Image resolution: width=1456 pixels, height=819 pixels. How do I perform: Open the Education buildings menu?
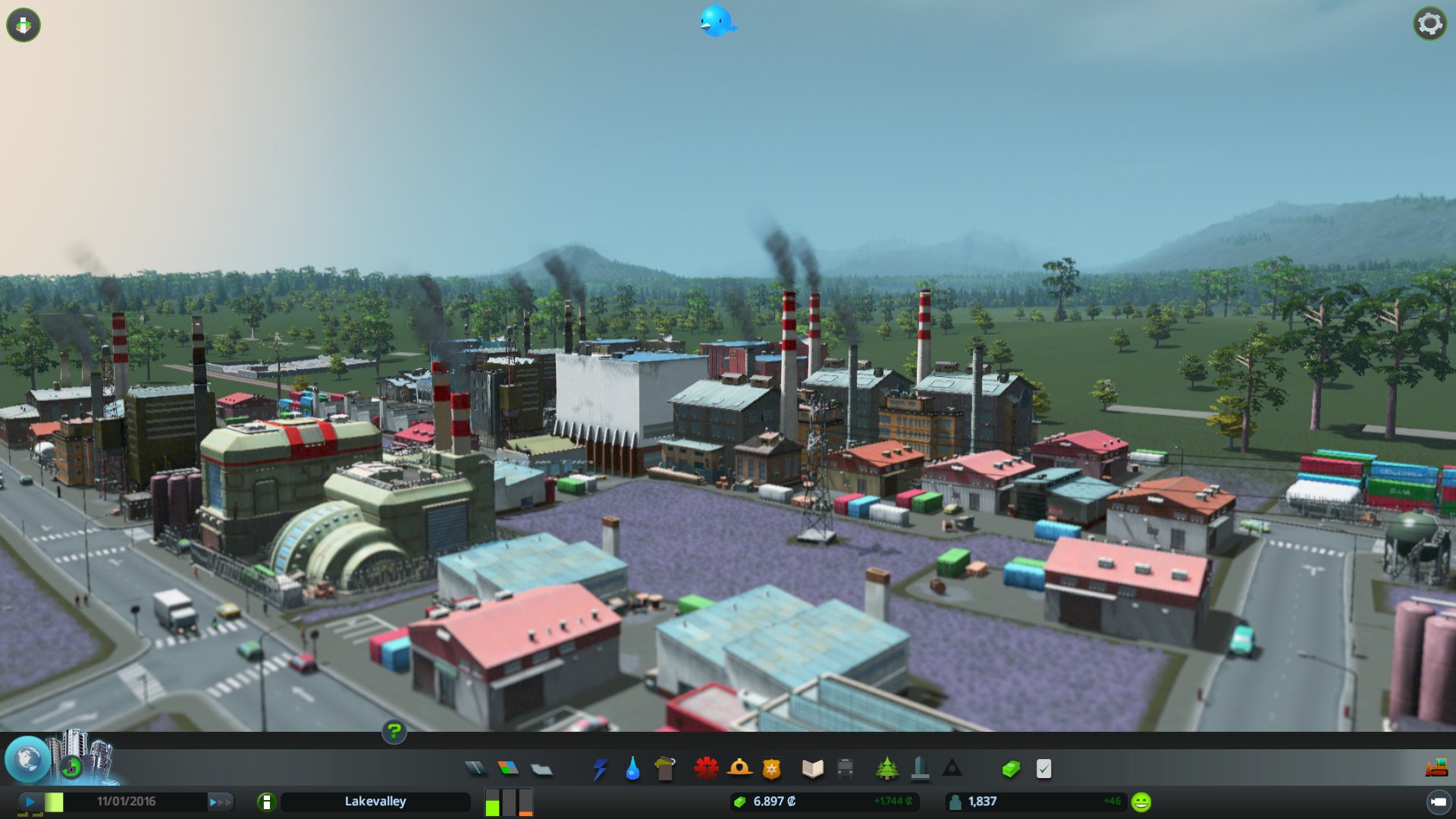tap(812, 768)
